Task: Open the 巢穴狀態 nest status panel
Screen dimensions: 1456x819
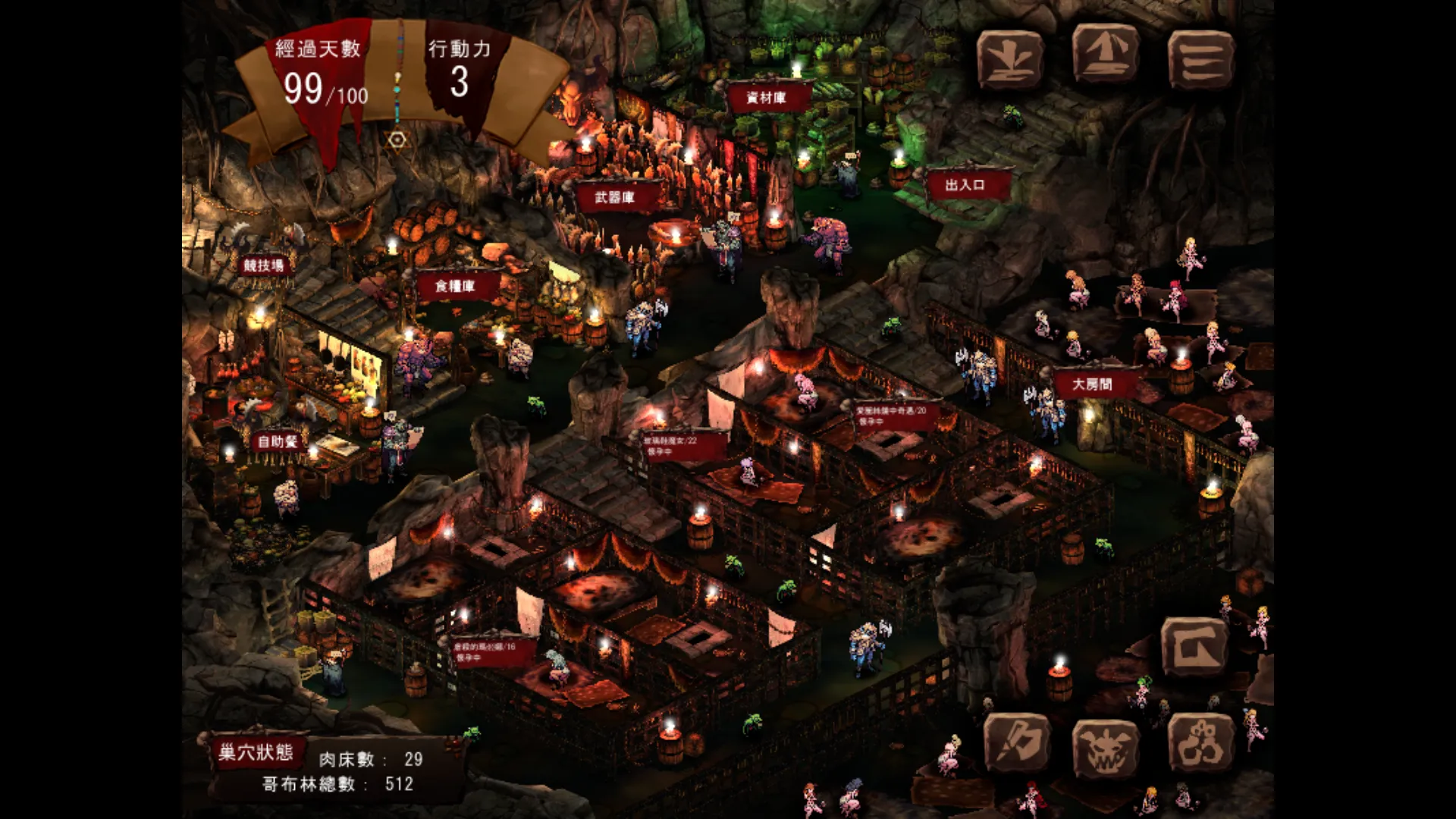Action: pyautogui.click(x=256, y=752)
